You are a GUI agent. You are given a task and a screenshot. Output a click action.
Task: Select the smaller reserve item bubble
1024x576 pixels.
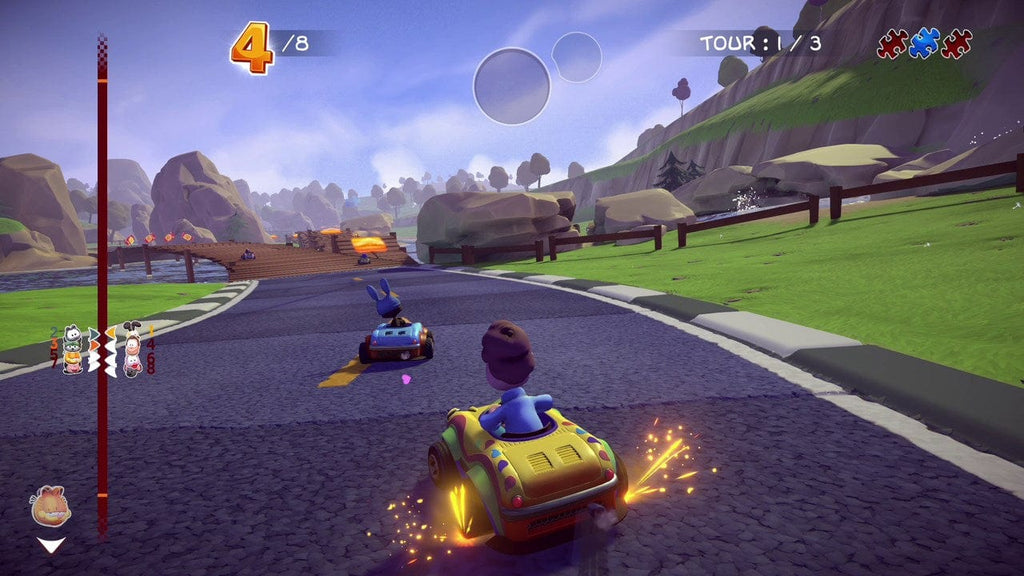[x=577, y=57]
